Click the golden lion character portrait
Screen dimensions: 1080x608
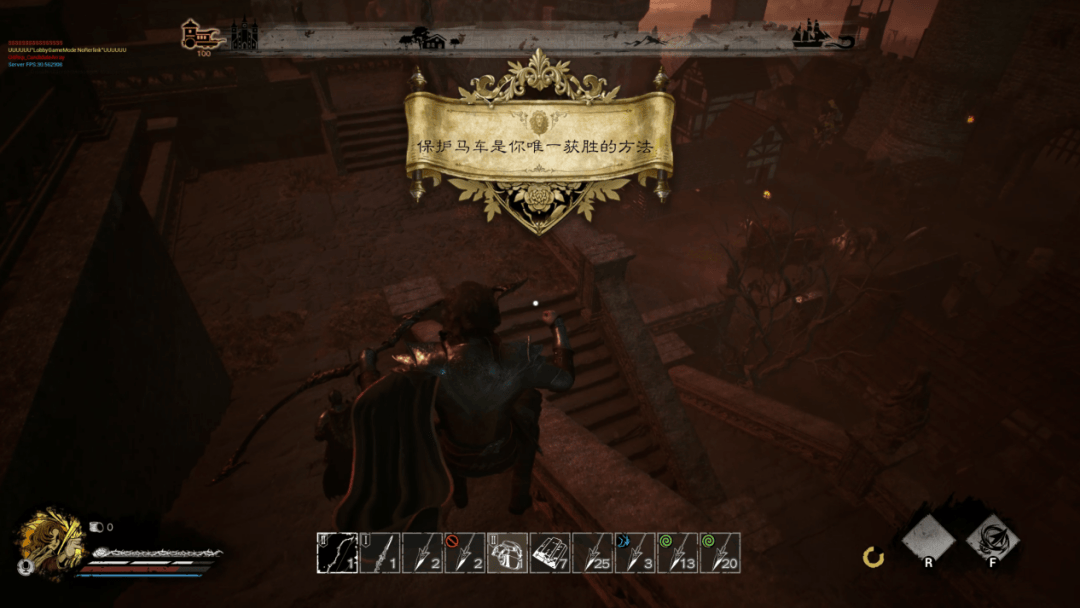click(x=47, y=541)
